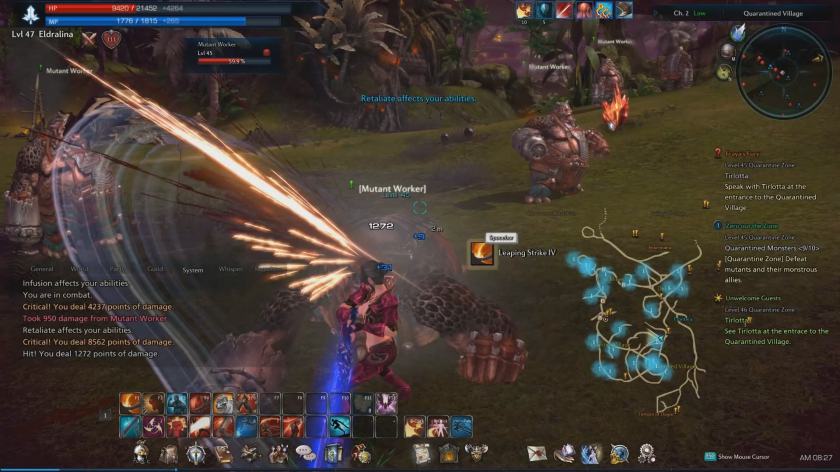The height and width of the screenshot is (472, 840).
Task: Switch to the General chat tab
Action: [42, 269]
